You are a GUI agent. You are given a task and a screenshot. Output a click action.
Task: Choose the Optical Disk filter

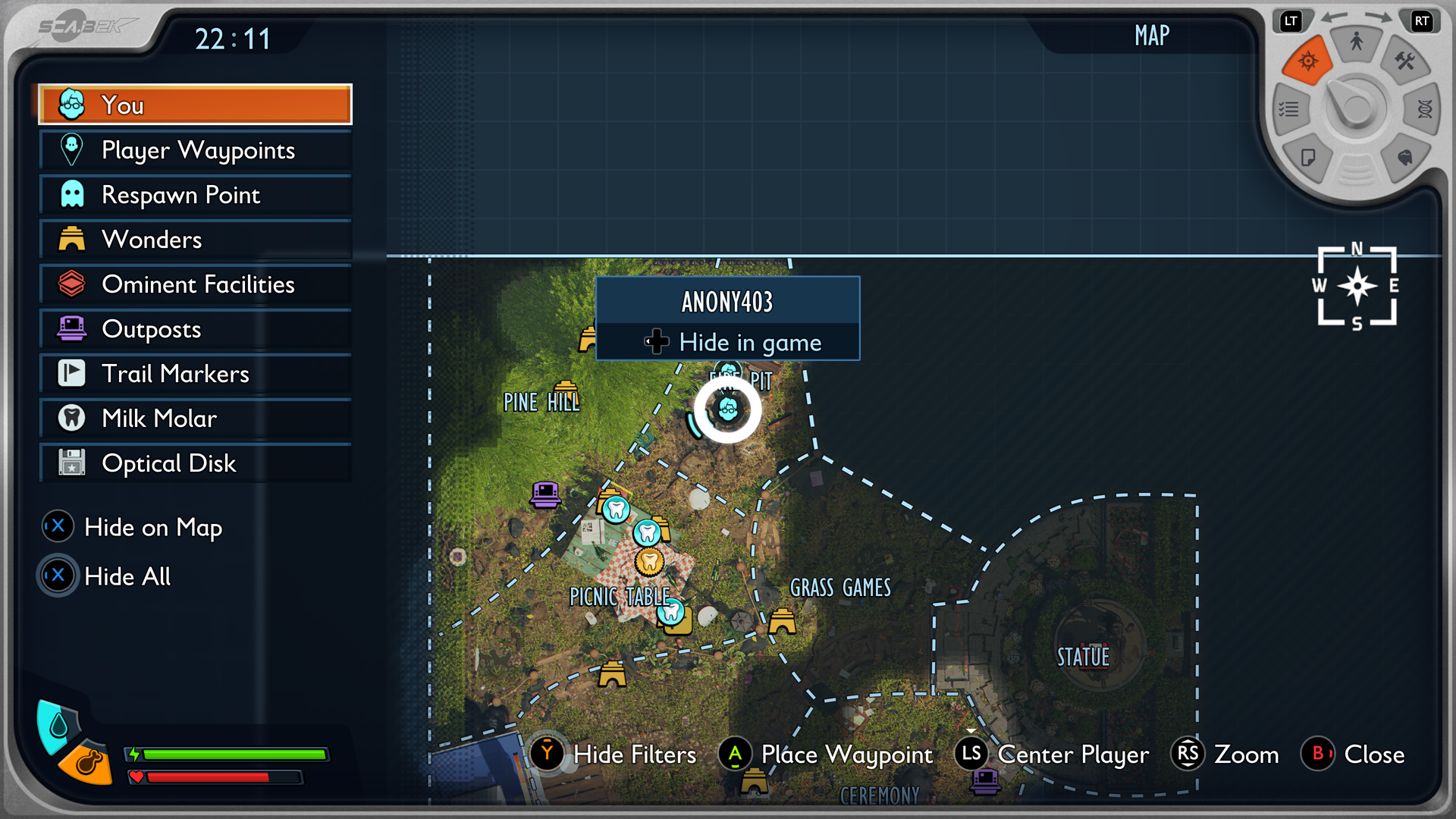click(x=195, y=463)
